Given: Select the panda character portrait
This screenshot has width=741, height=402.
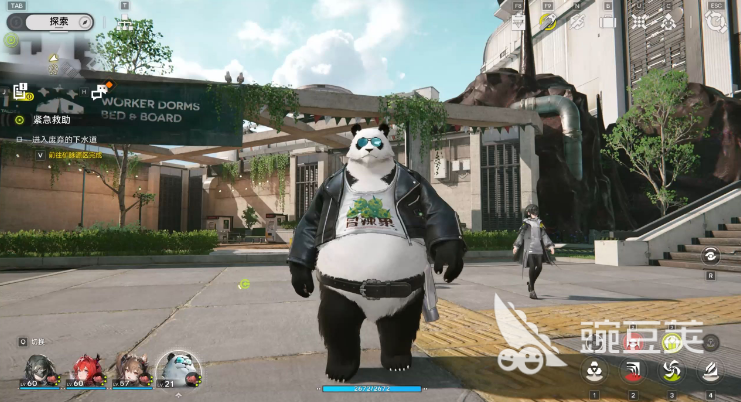Looking at the screenshot, I should pos(179,368).
